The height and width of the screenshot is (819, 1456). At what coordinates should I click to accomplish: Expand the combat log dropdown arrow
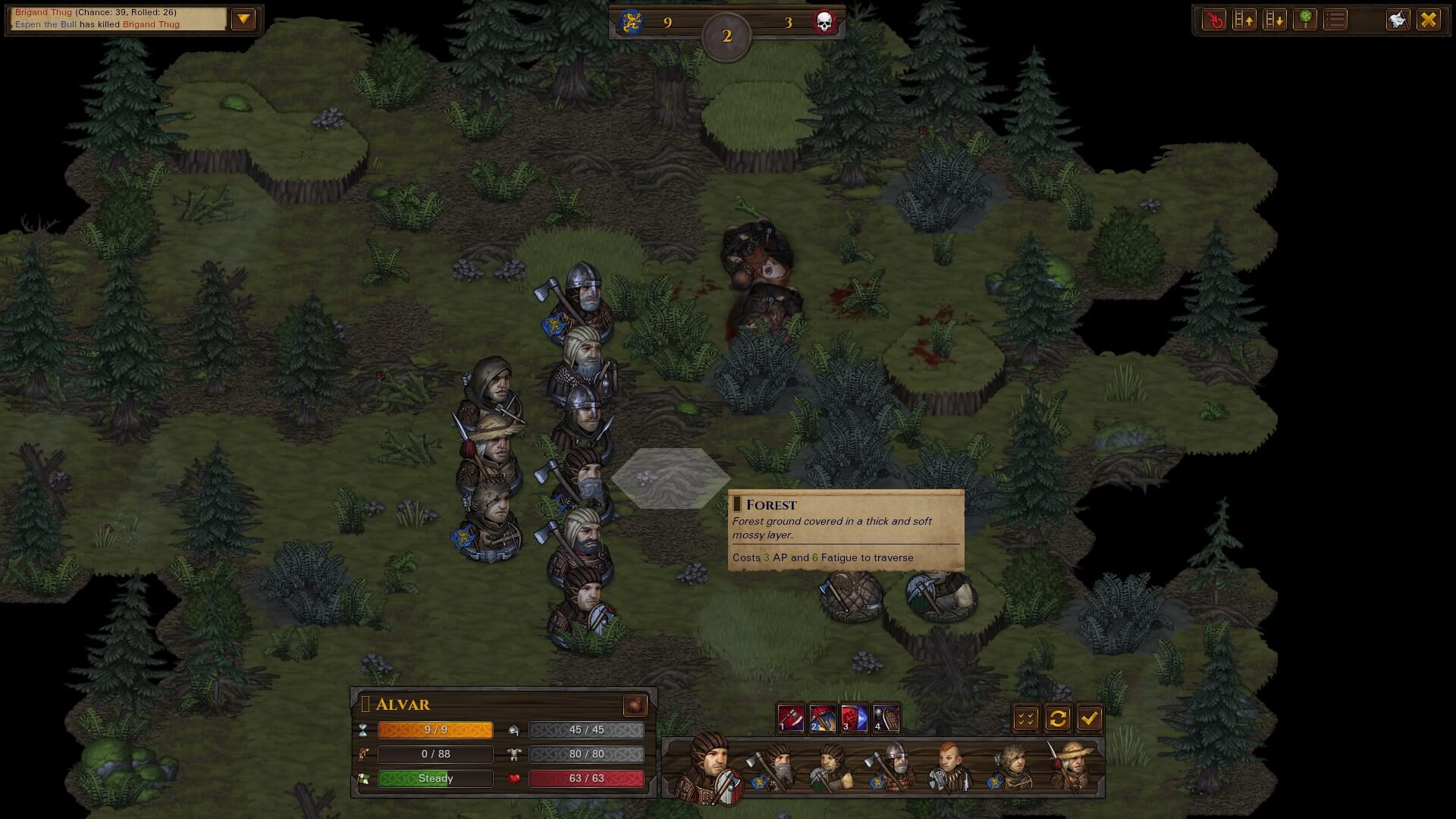pyautogui.click(x=243, y=20)
